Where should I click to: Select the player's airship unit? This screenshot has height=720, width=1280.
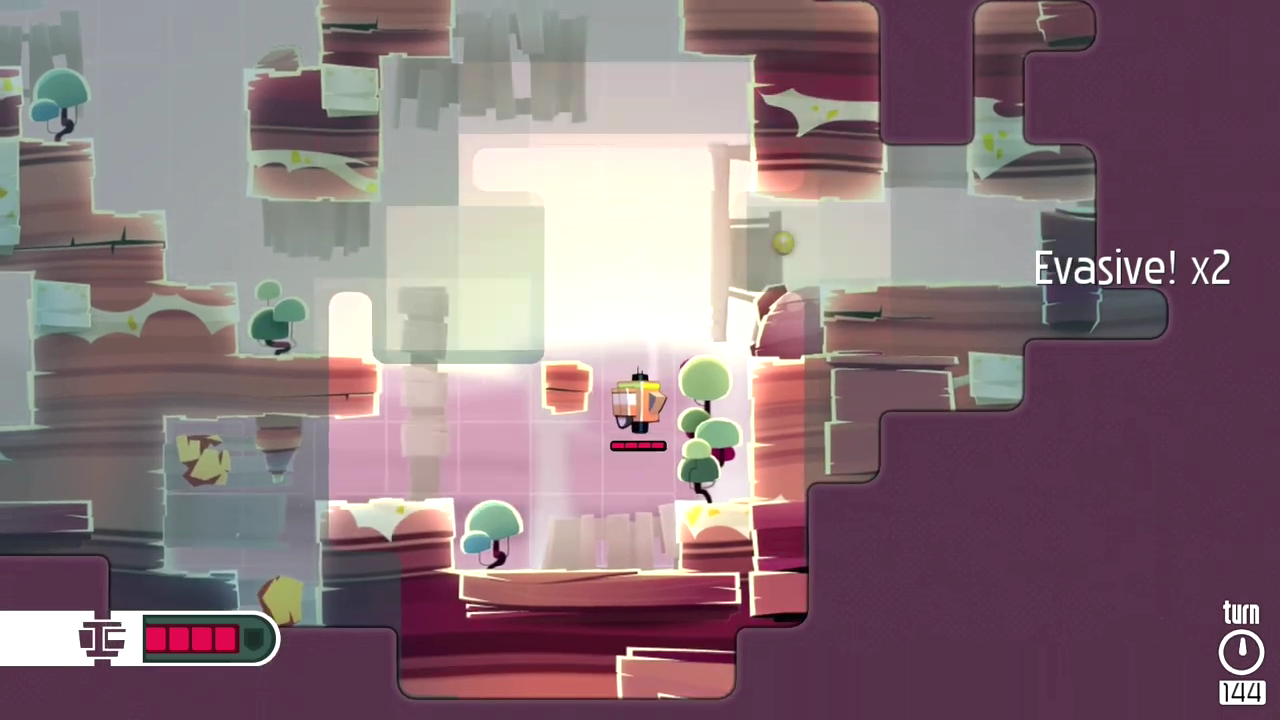coord(640,400)
